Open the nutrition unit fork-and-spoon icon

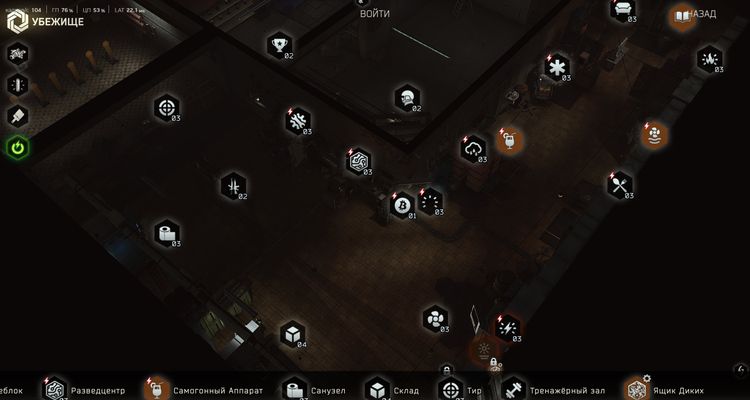619,183
